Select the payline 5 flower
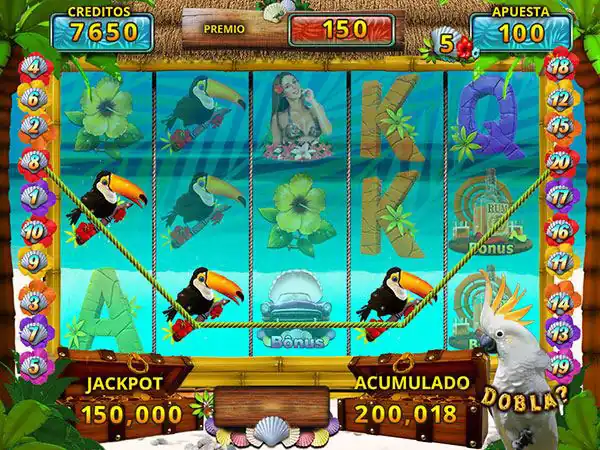This screenshot has width=600, height=450. coord(34,365)
